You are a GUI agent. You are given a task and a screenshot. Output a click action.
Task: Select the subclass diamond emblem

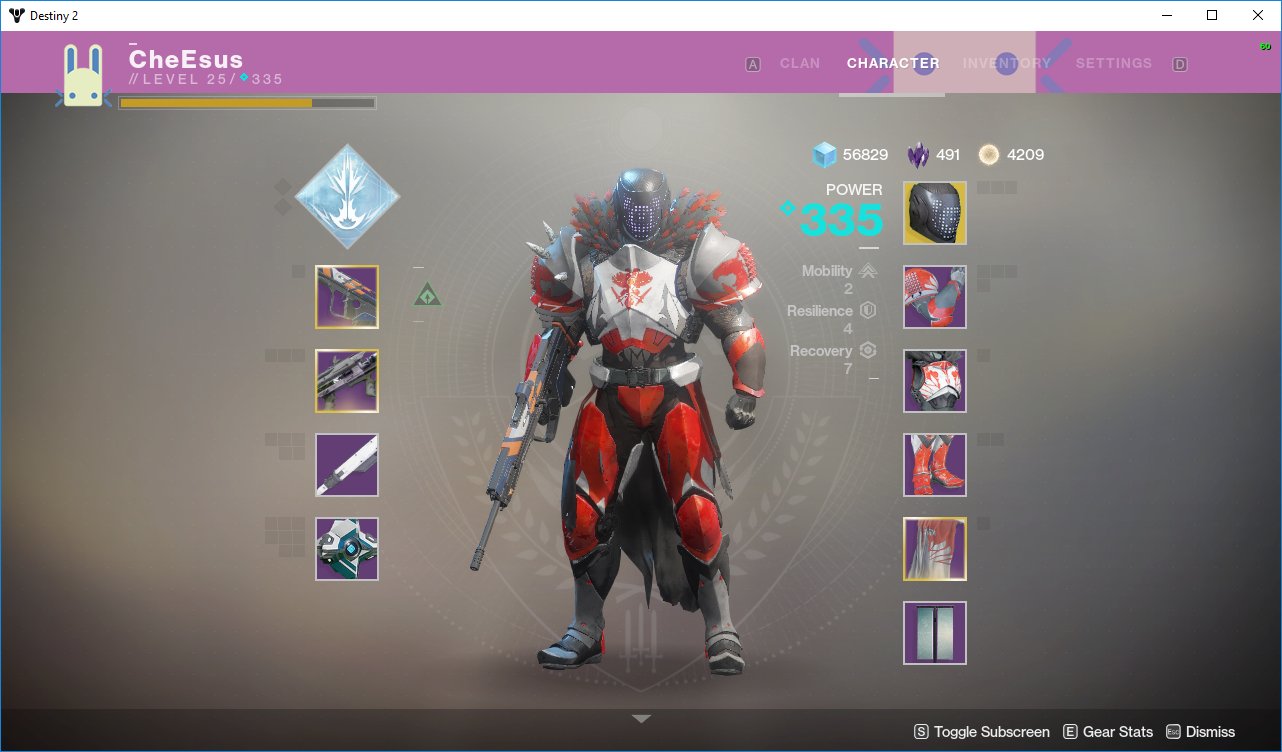tap(347, 196)
